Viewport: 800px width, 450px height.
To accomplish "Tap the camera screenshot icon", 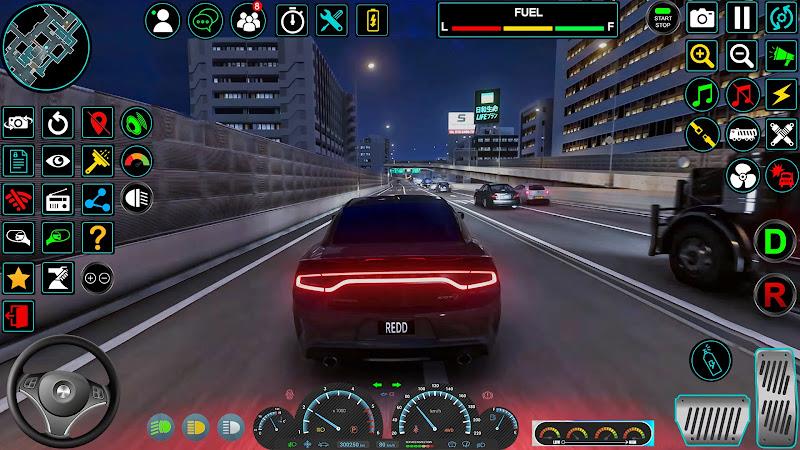I will coord(702,17).
